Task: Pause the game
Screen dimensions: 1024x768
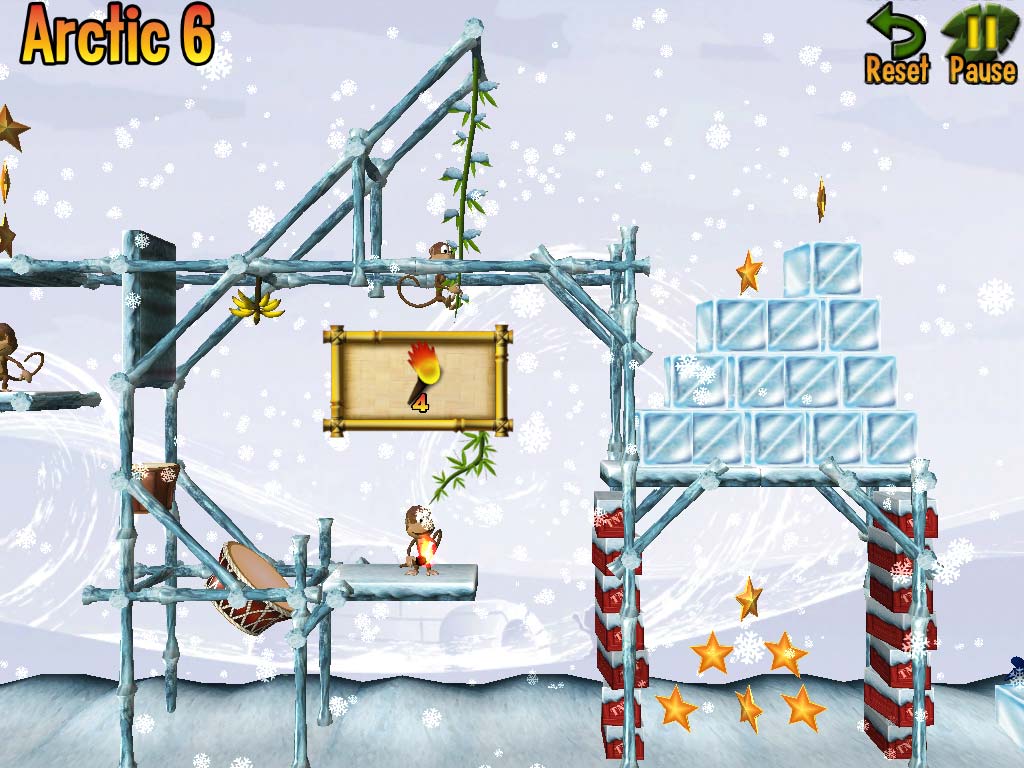Action: [x=982, y=46]
